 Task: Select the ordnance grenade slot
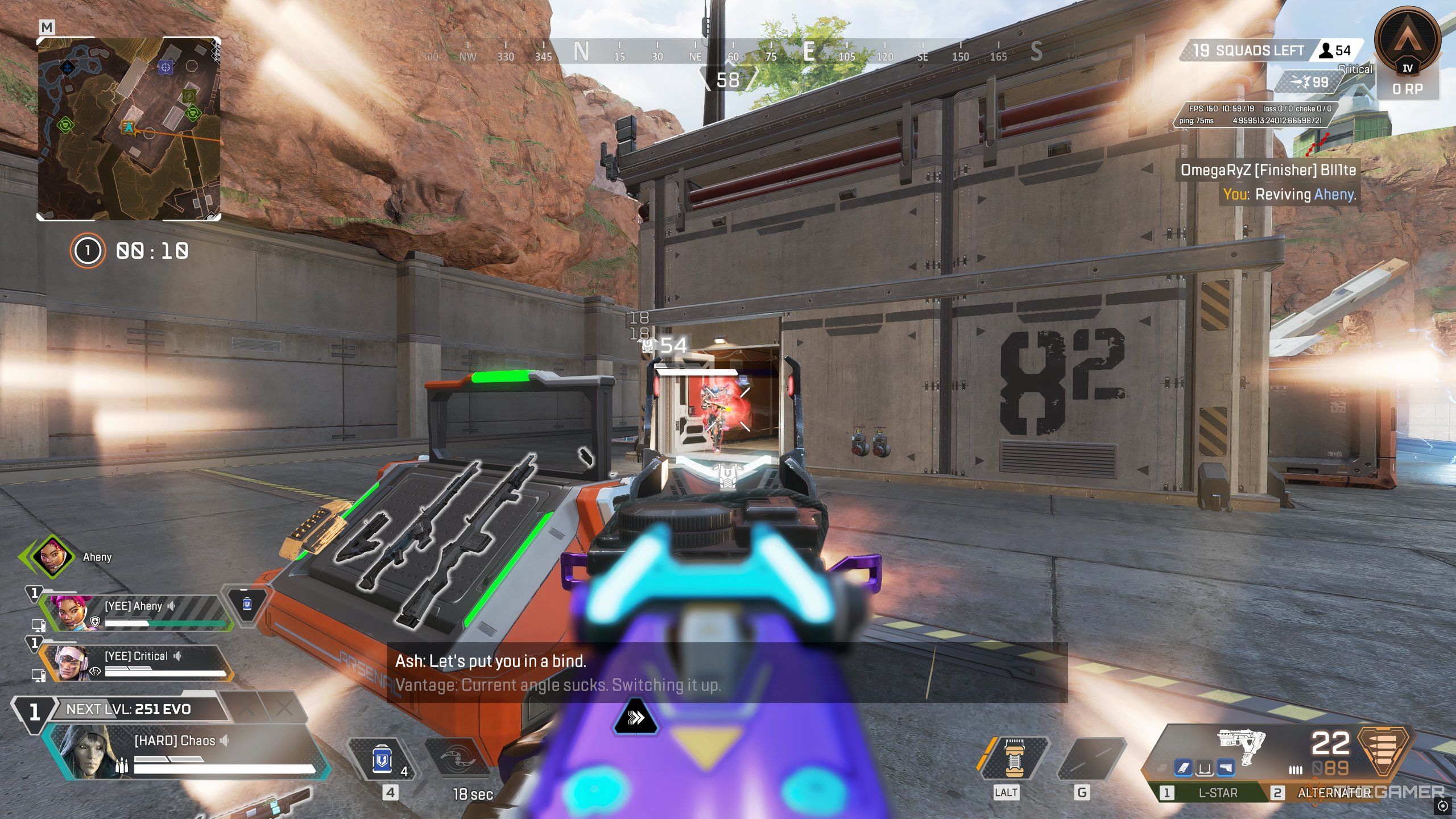(x=1090, y=759)
